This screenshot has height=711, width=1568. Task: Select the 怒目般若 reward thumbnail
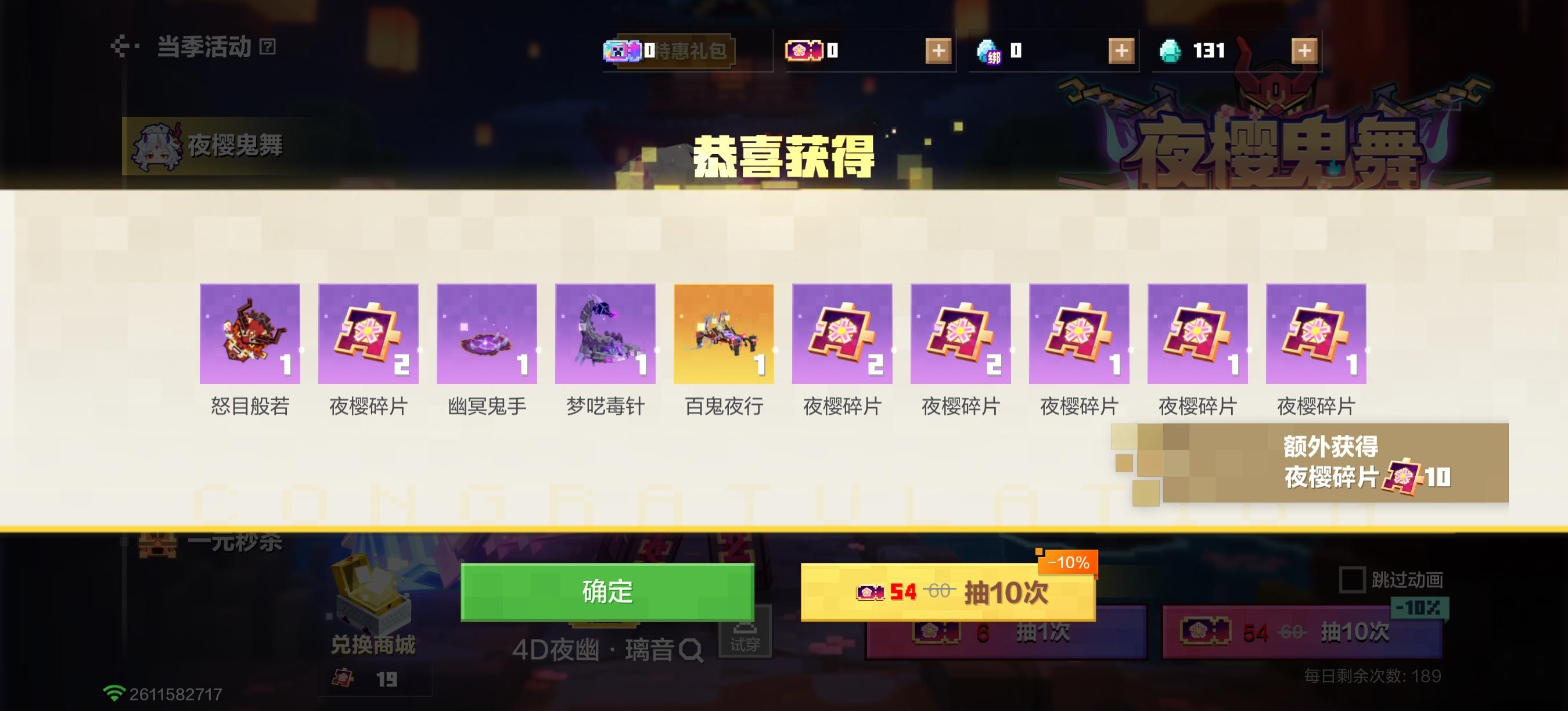250,333
